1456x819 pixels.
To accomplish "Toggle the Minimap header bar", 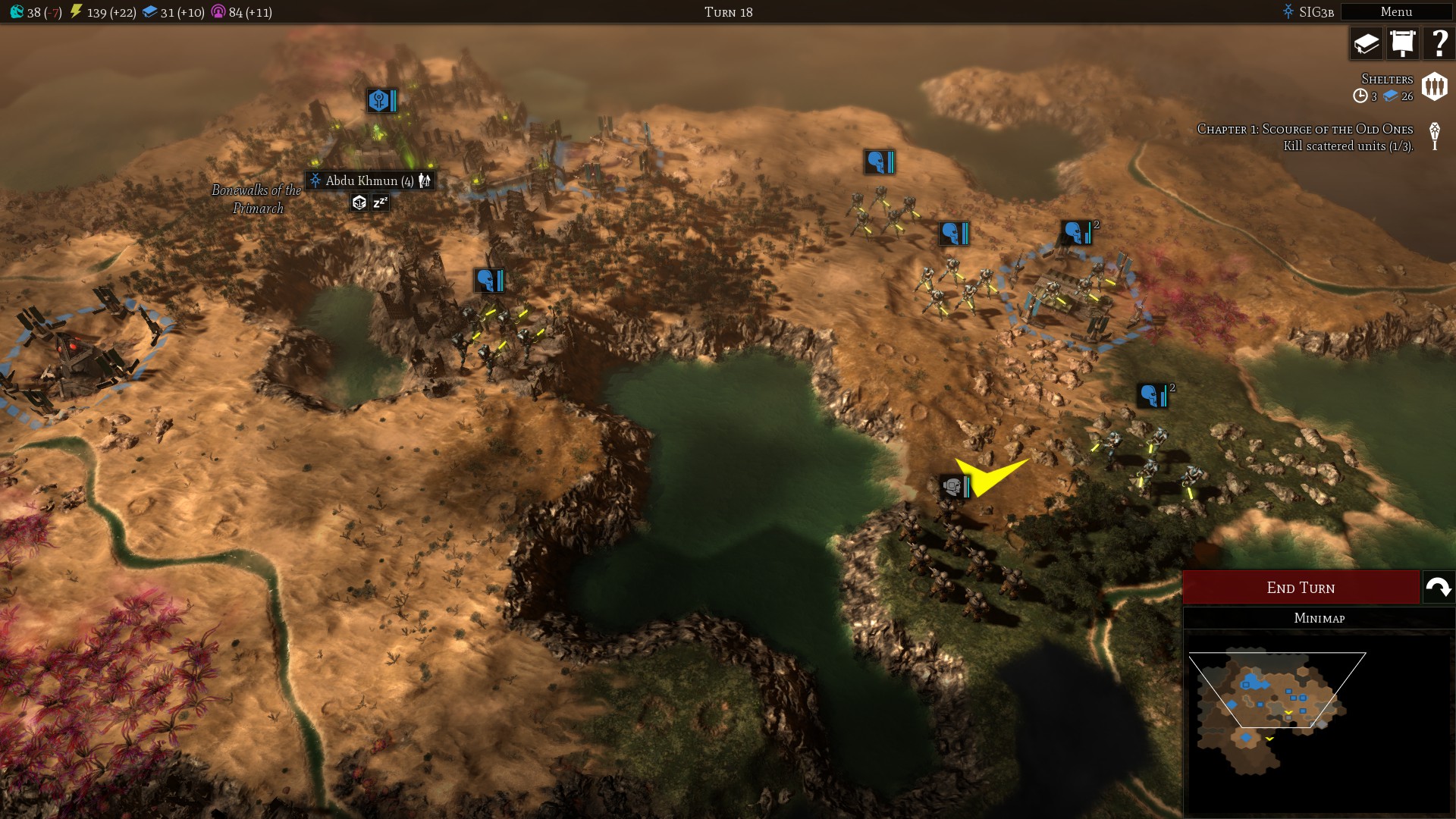I will tap(1319, 618).
